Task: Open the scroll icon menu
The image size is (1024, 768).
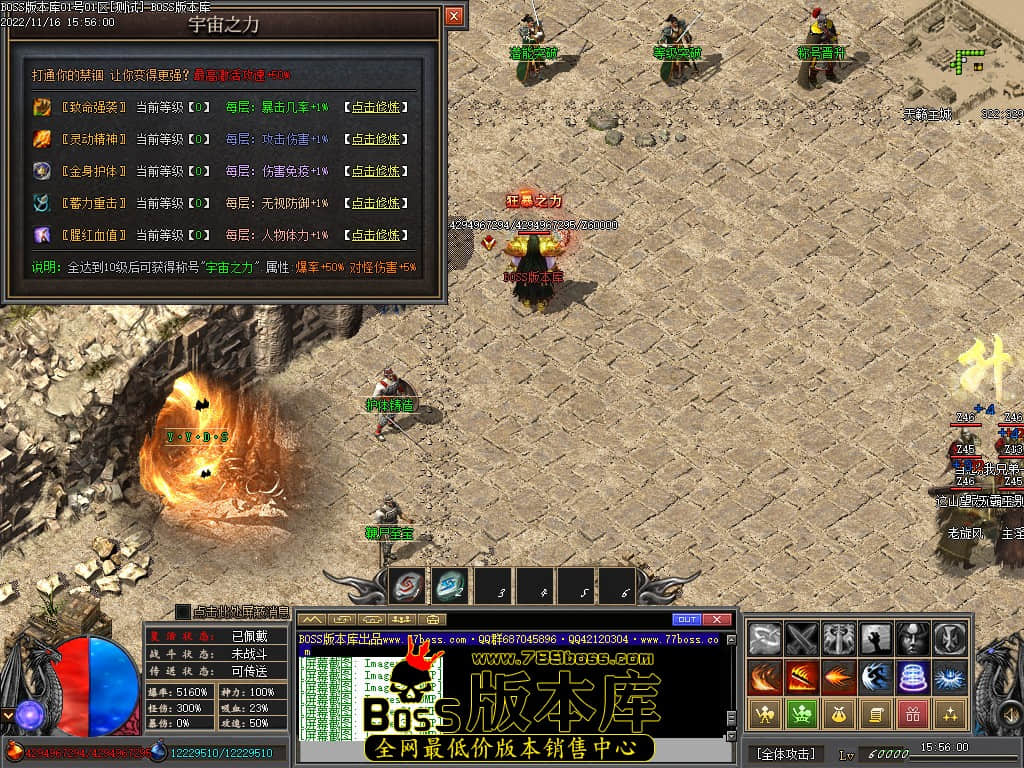Action: [876, 714]
